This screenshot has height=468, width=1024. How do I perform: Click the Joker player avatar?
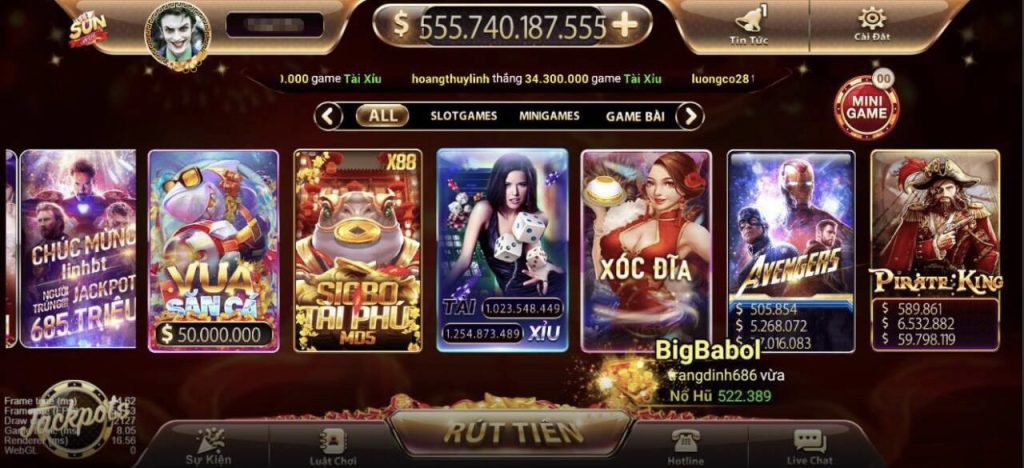[179, 33]
